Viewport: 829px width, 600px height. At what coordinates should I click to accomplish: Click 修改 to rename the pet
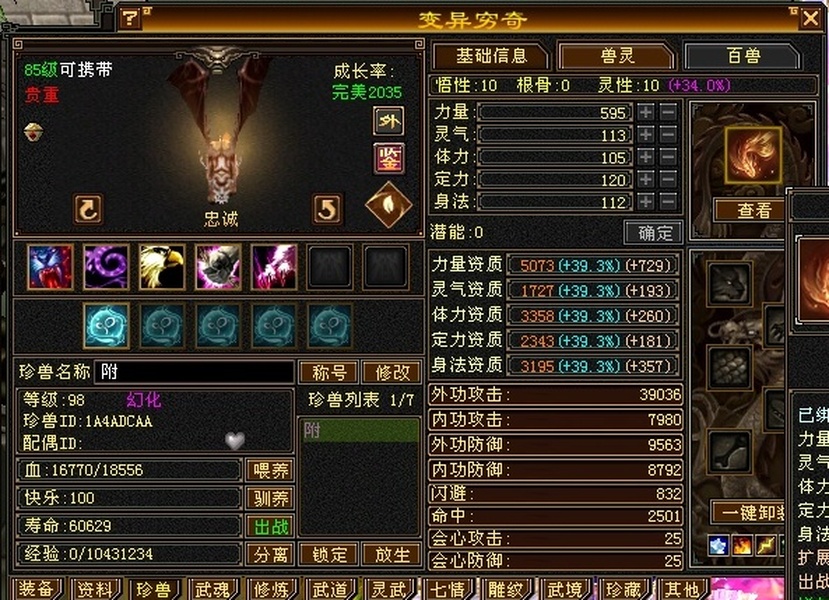tap(392, 373)
